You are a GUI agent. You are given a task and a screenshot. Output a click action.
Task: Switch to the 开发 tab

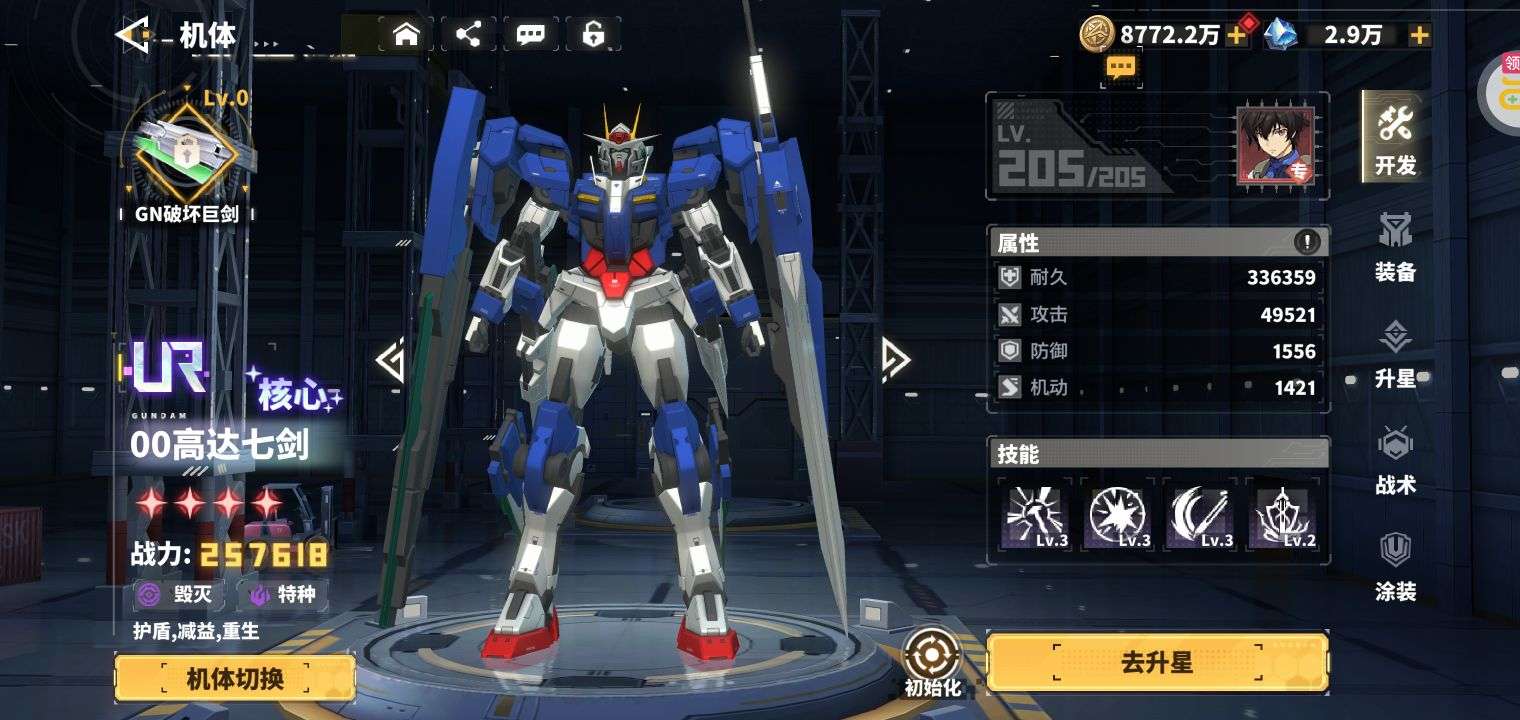[x=1395, y=138]
